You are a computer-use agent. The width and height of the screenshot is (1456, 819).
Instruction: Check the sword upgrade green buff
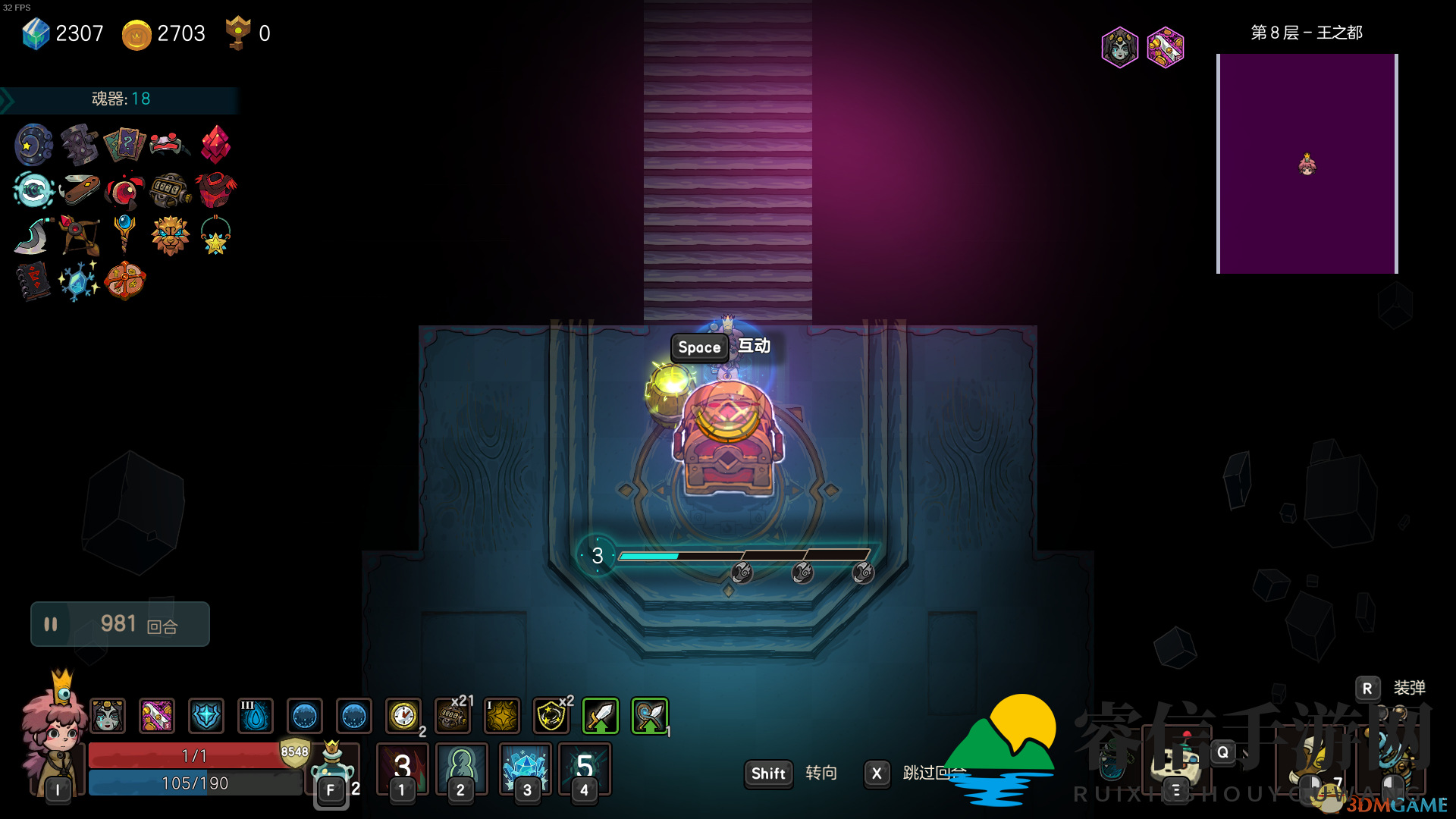coord(601,716)
